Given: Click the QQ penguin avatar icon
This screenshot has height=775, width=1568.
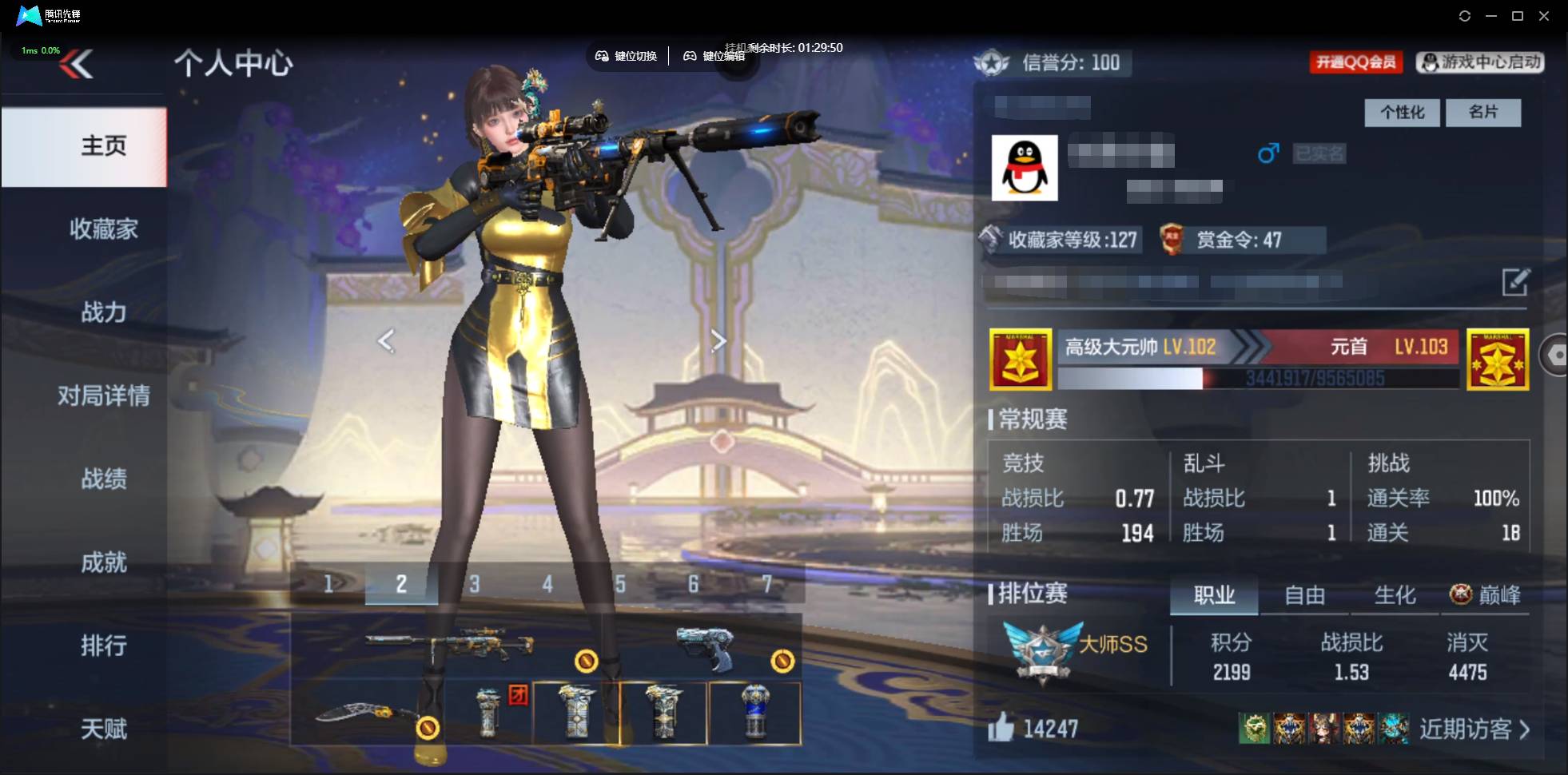Looking at the screenshot, I should tap(1026, 168).
